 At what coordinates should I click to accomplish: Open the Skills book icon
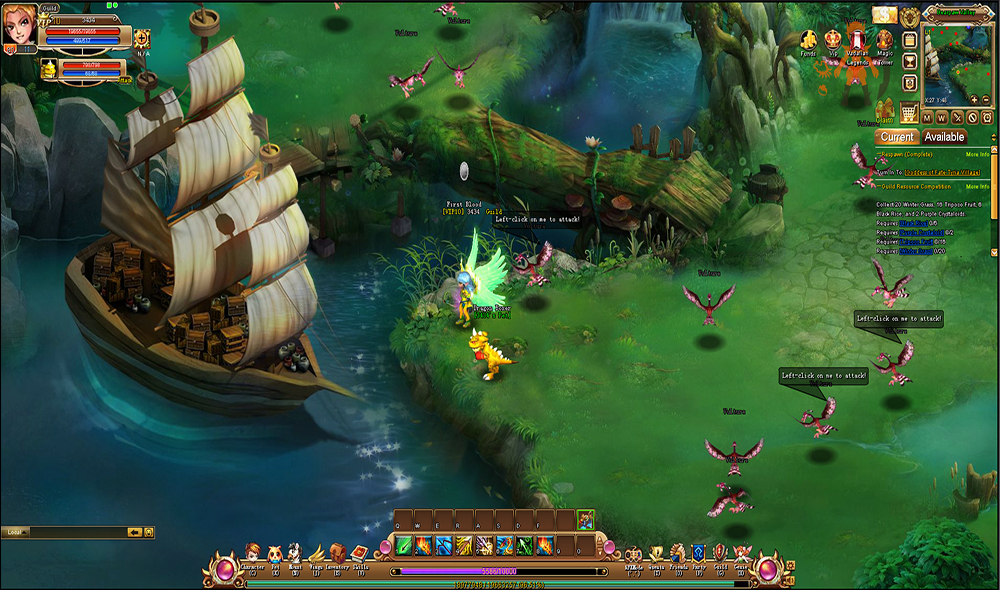point(360,553)
